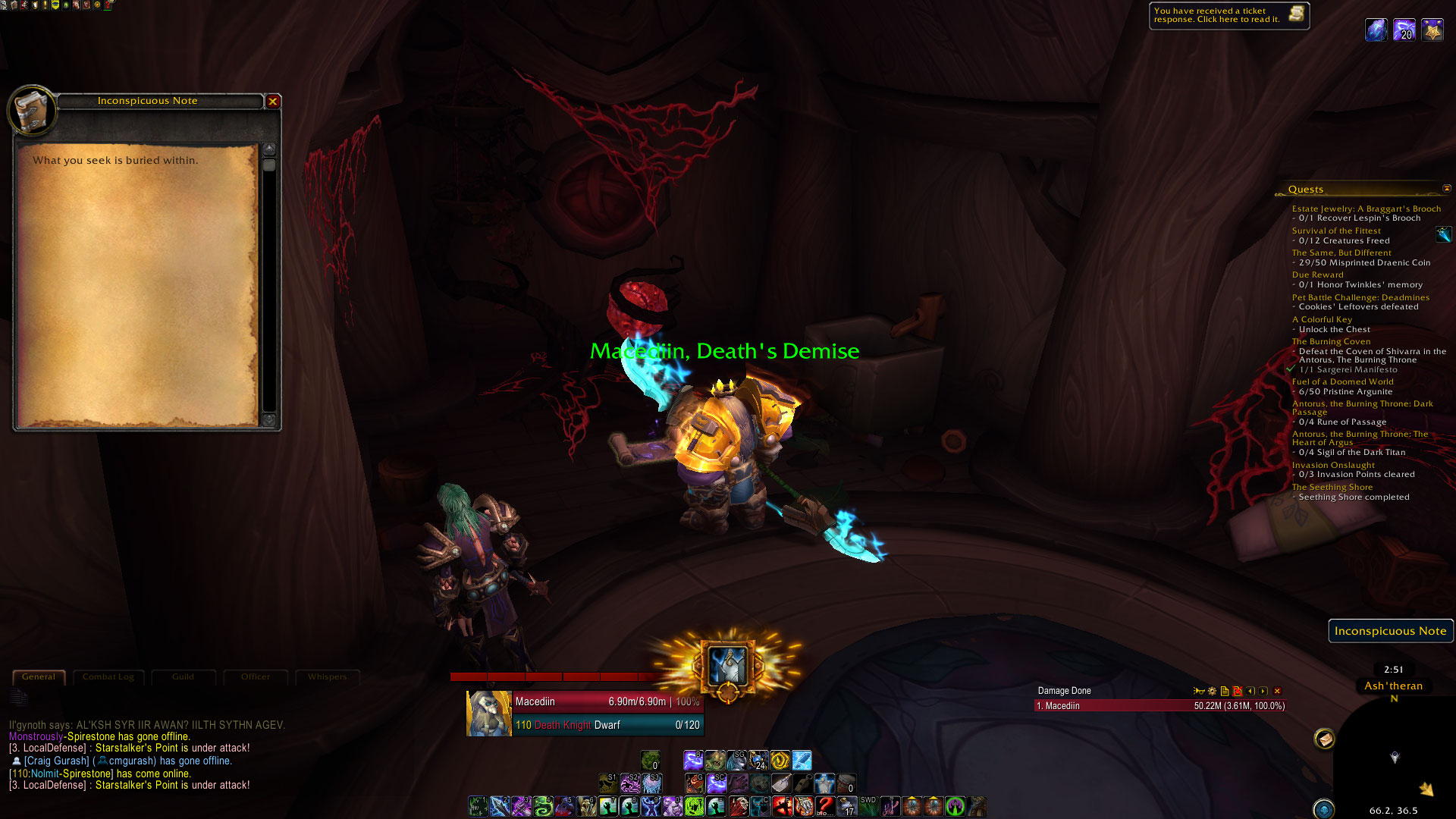1456x819 pixels.
Task: Activate the red question mark action button
Action: pyautogui.click(x=825, y=805)
